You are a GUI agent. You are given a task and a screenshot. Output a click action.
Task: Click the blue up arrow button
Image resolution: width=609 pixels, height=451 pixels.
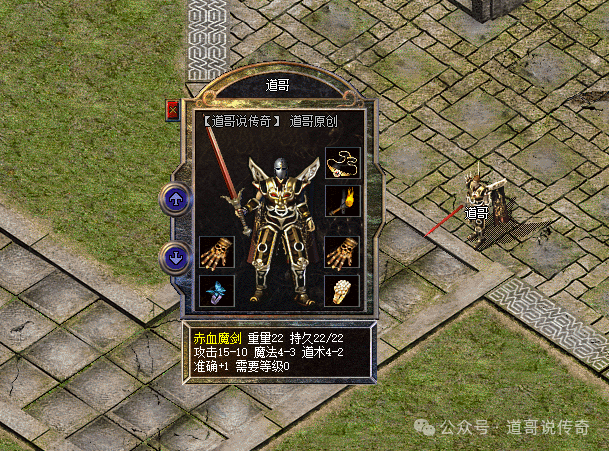click(176, 199)
